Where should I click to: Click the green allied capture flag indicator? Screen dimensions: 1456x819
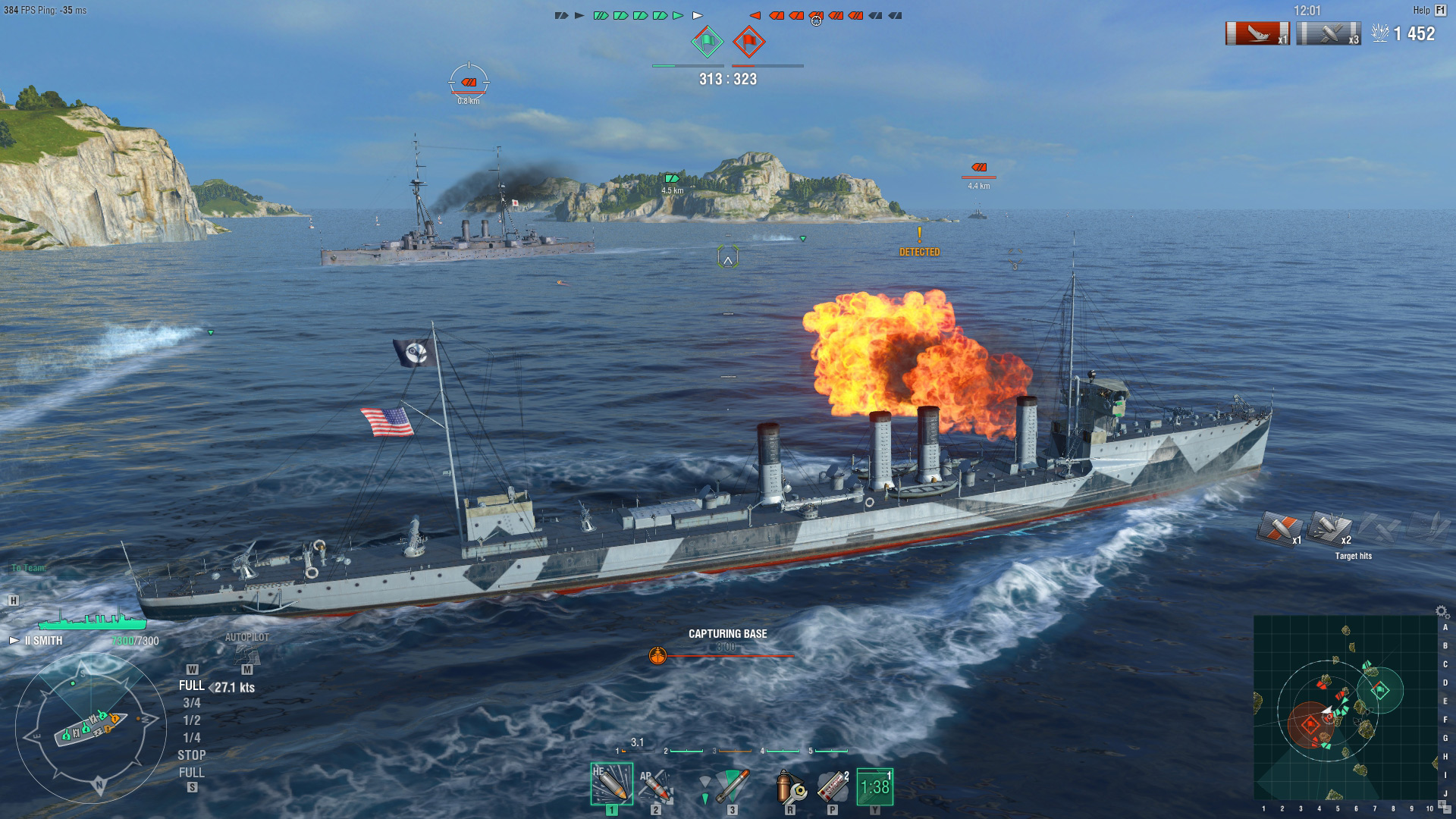click(x=707, y=42)
